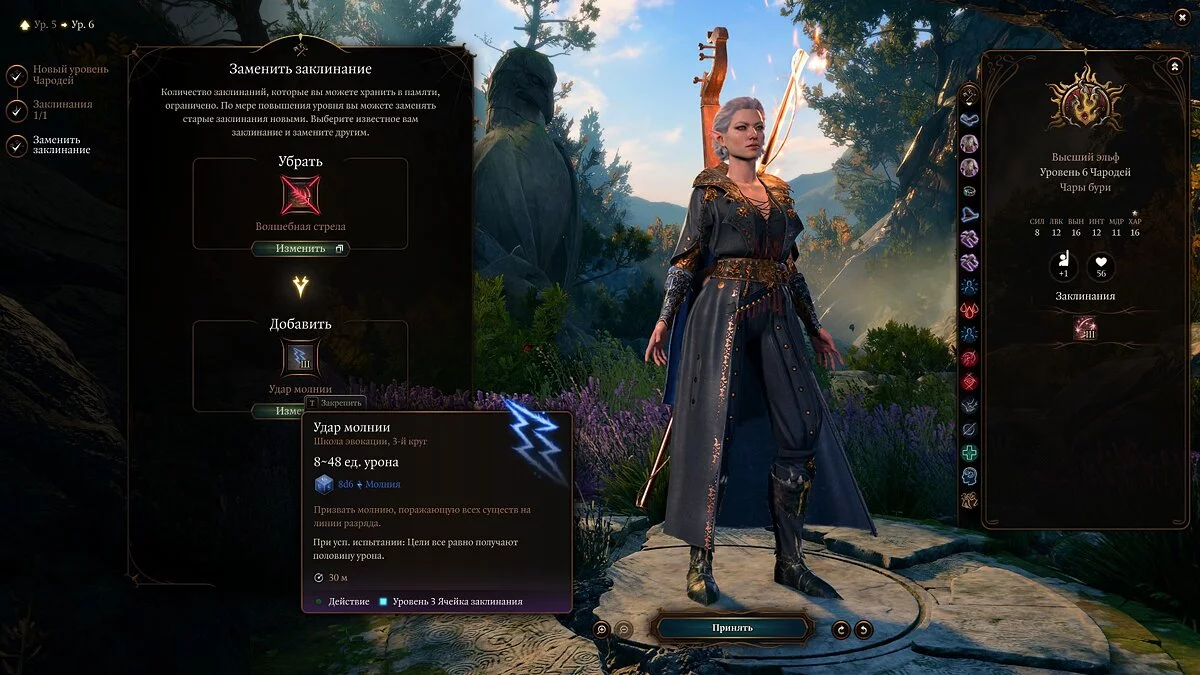Go to the Новый уровень Чародей step
The height and width of the screenshot is (675, 1200).
pyautogui.click(x=17, y=75)
